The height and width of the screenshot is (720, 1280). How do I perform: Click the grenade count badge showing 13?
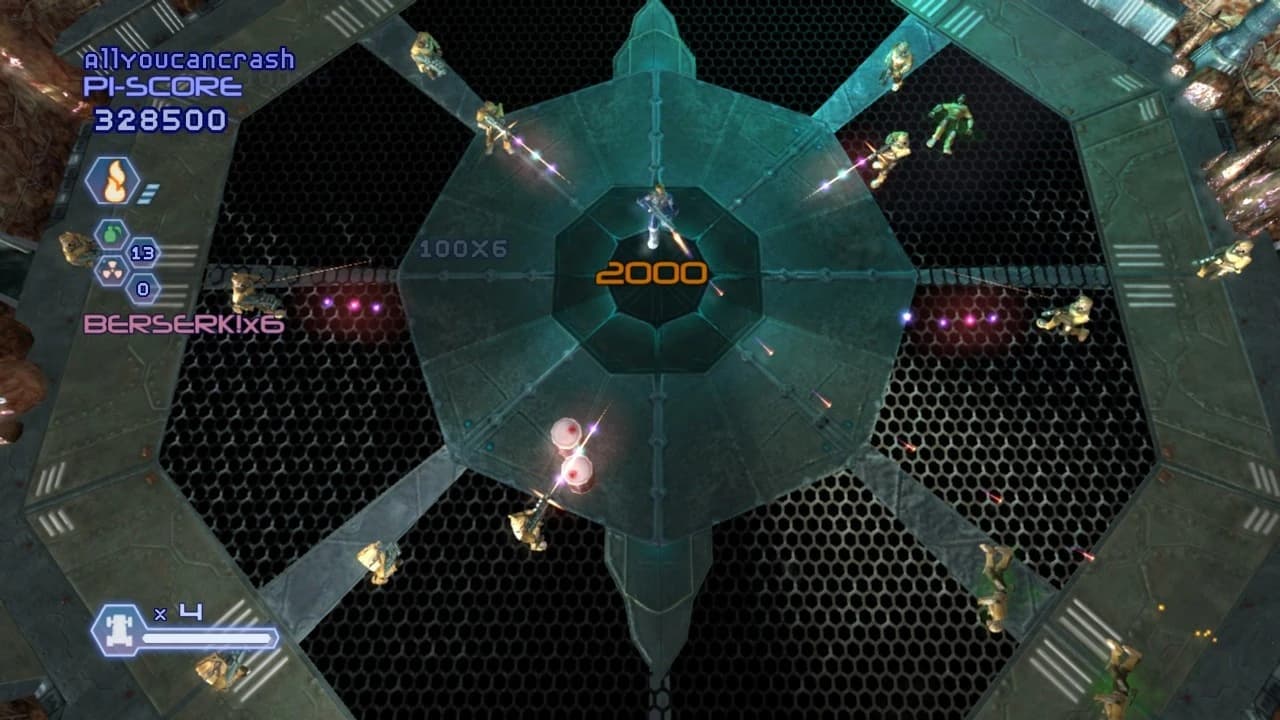pos(144,254)
